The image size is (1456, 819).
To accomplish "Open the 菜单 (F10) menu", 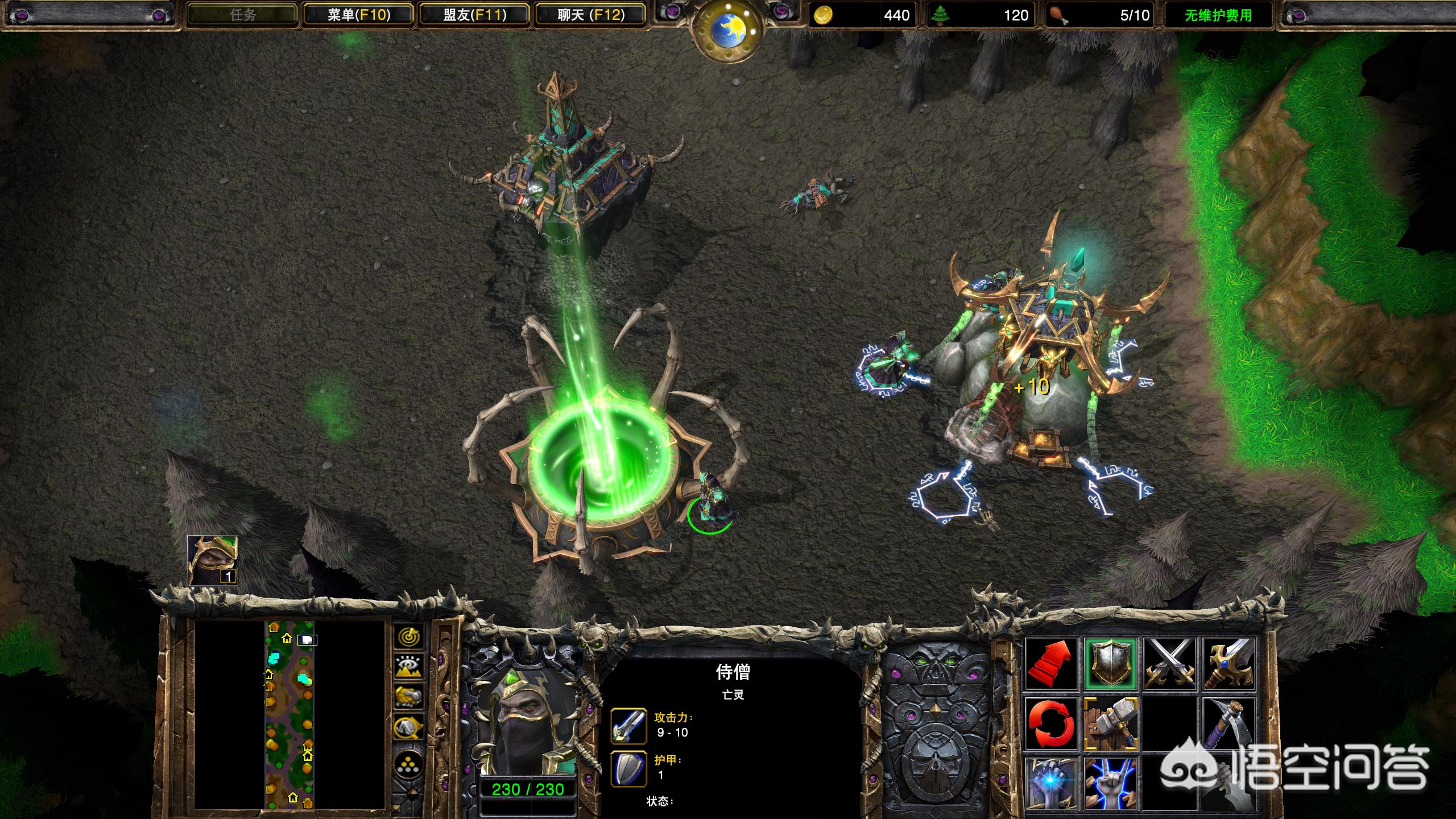I will 359,15.
